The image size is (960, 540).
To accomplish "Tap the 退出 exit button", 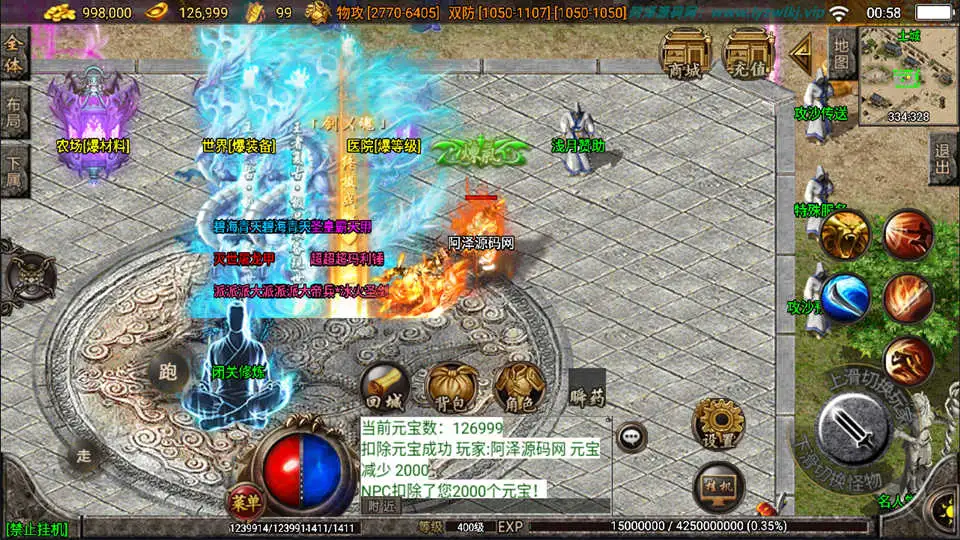I will coord(941,158).
